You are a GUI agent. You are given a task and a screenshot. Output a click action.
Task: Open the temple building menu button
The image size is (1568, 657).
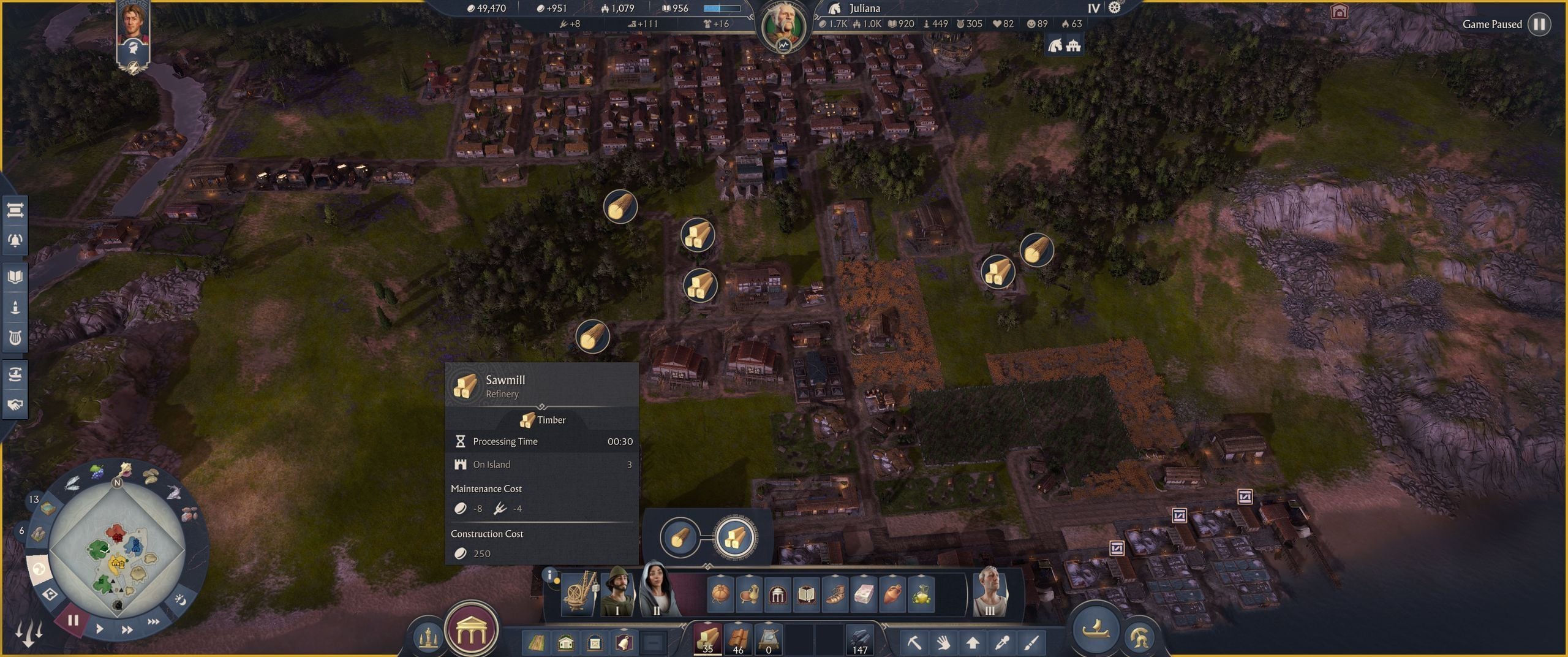471,628
